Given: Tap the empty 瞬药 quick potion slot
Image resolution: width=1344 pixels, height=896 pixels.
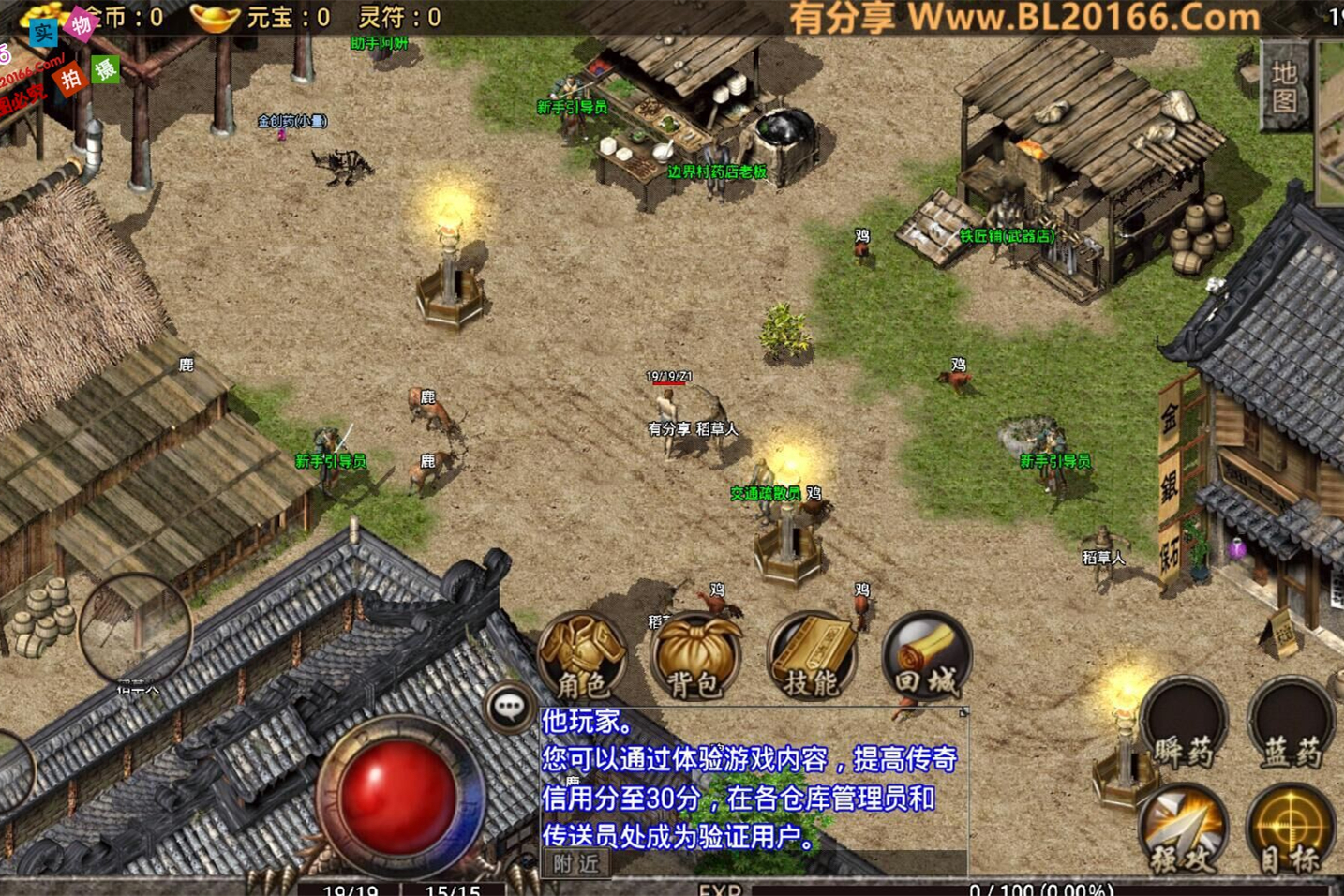Looking at the screenshot, I should 1185,727.
